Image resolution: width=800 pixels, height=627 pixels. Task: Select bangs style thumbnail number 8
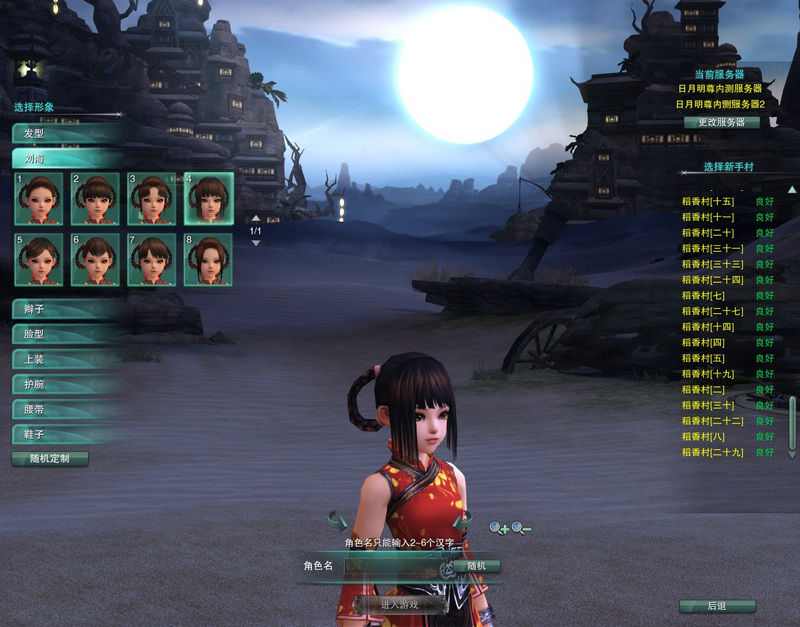point(208,259)
